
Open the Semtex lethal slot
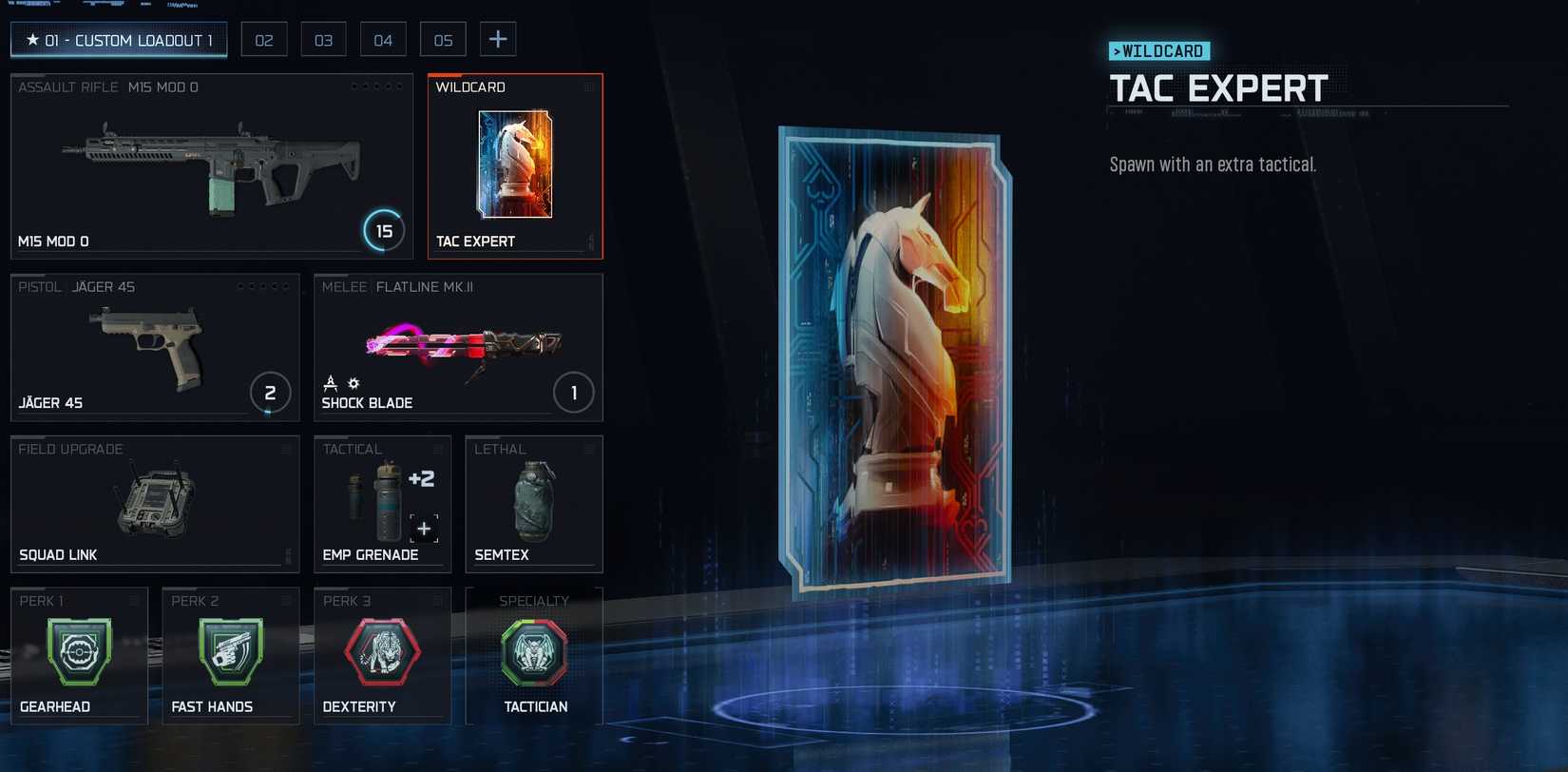click(x=534, y=504)
